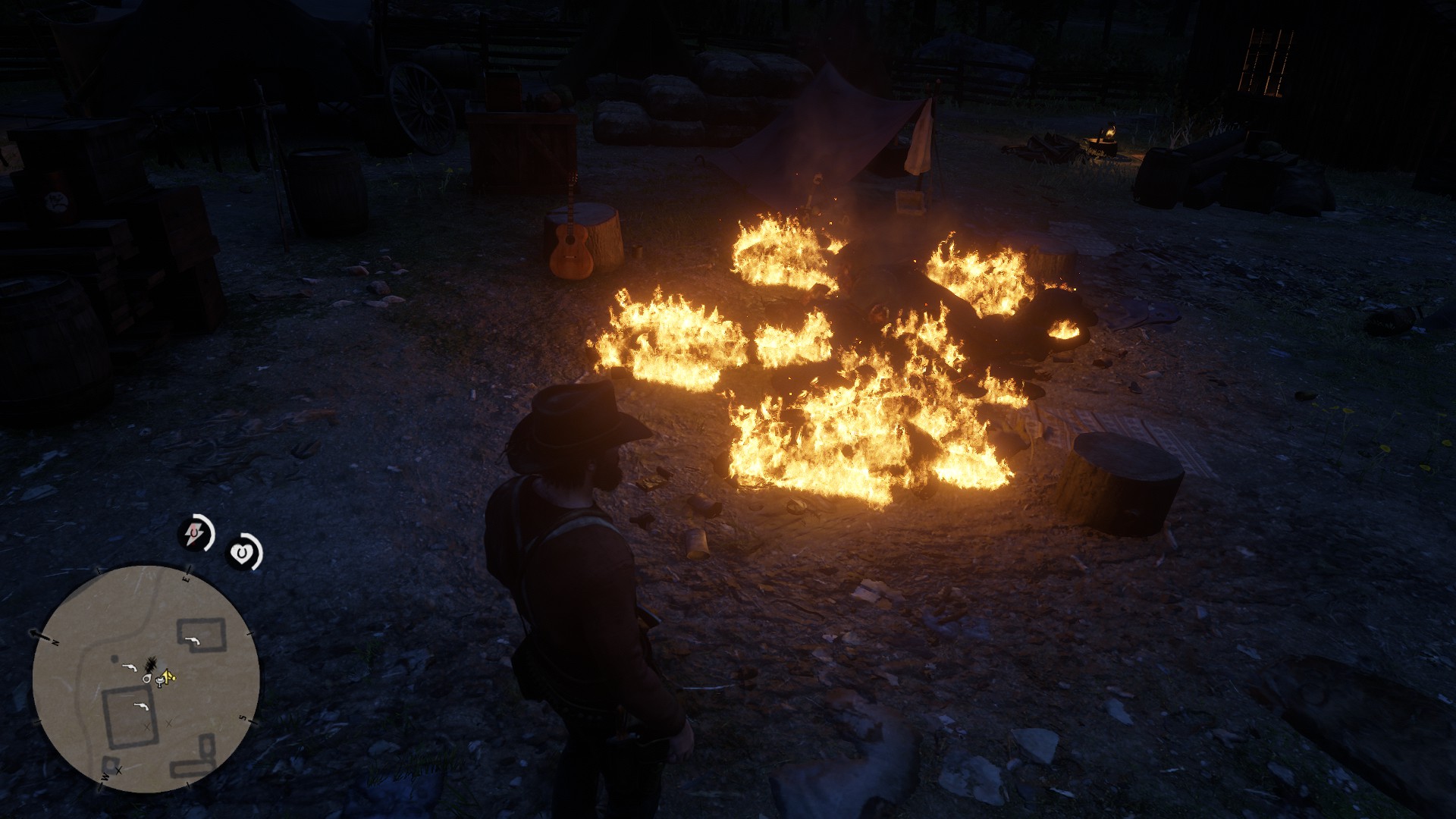Click the S compass marker on the minimap edge
This screenshot has width=1456, height=819.
coord(241,716)
